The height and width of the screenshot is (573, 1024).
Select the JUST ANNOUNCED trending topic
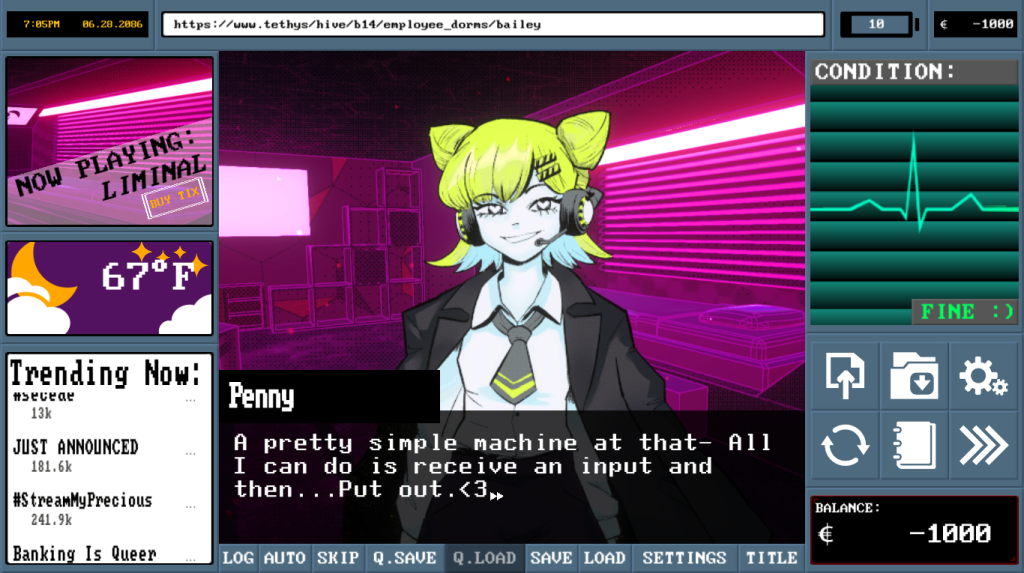coord(76,447)
